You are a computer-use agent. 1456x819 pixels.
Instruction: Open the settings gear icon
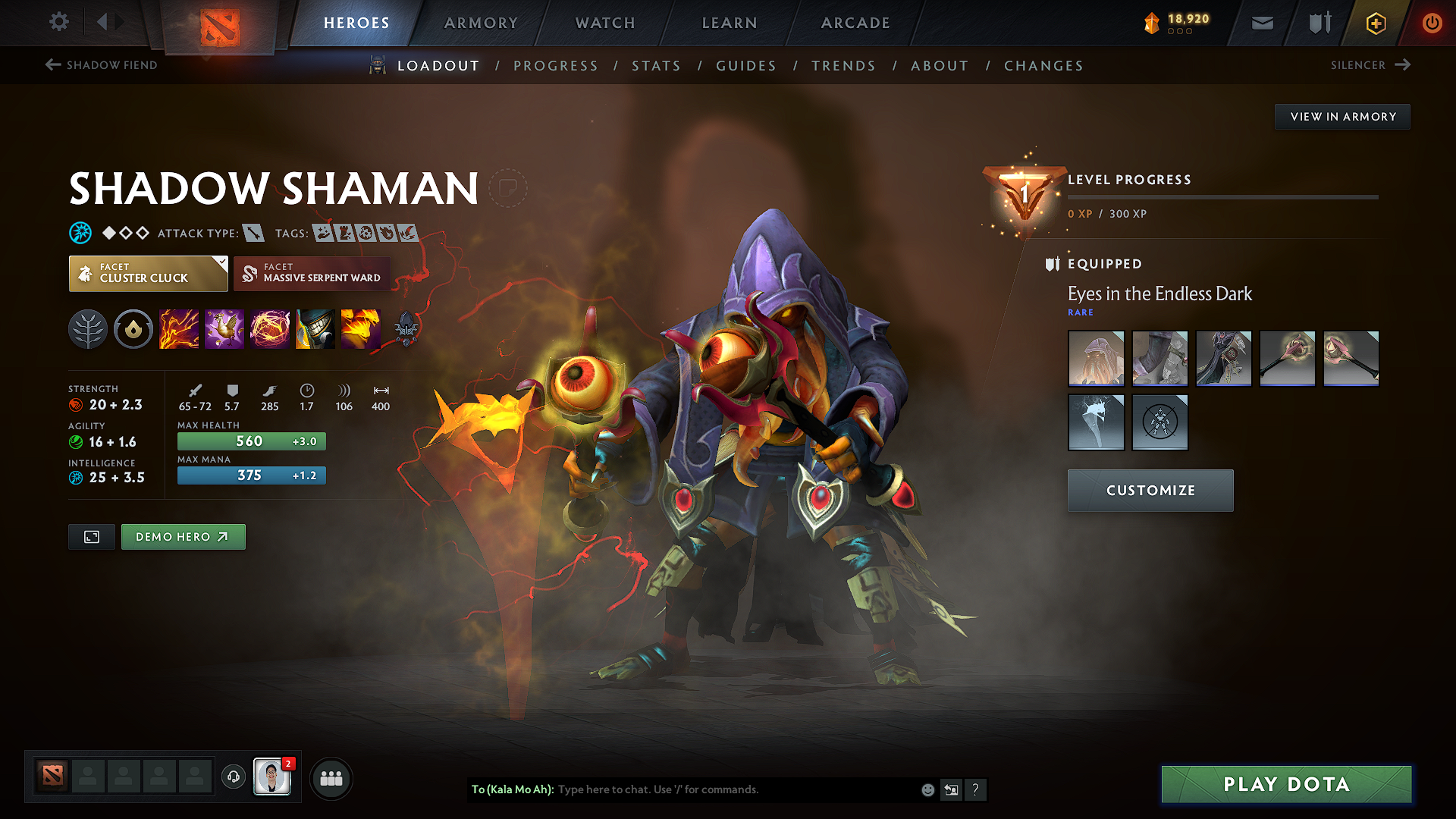59,22
